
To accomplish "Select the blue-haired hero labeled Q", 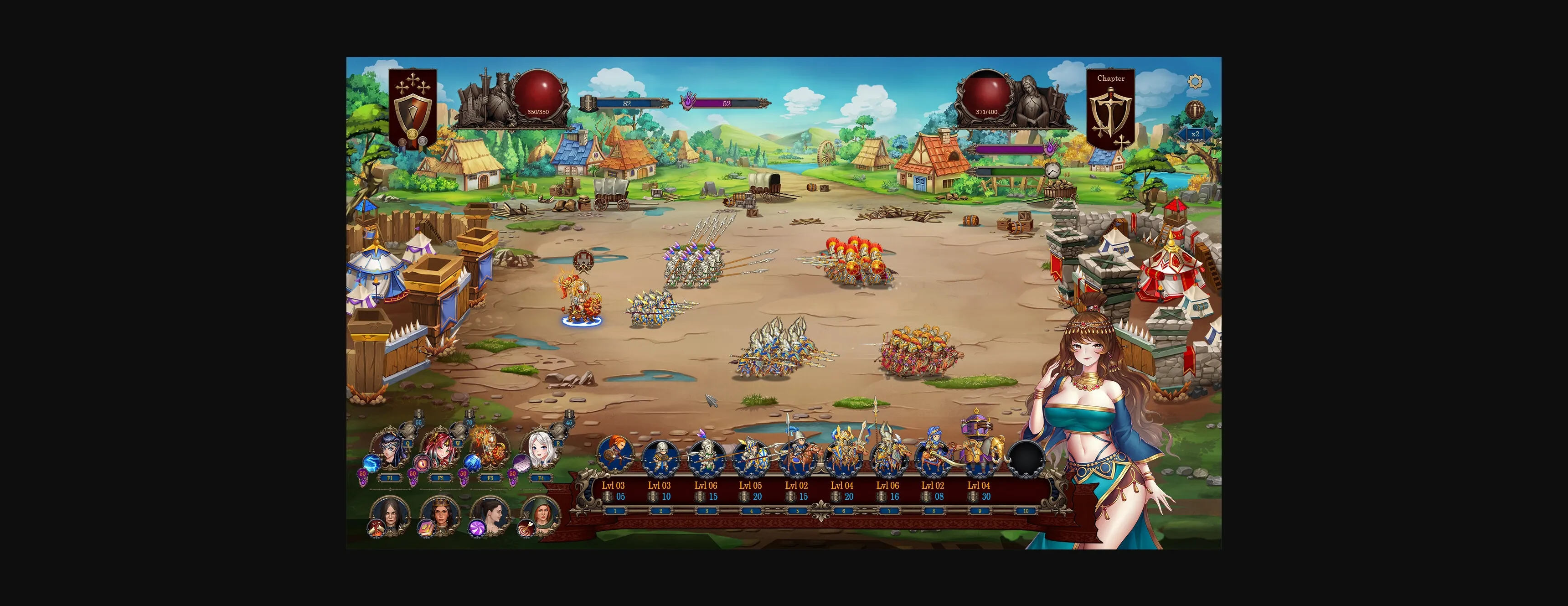I will click(391, 448).
